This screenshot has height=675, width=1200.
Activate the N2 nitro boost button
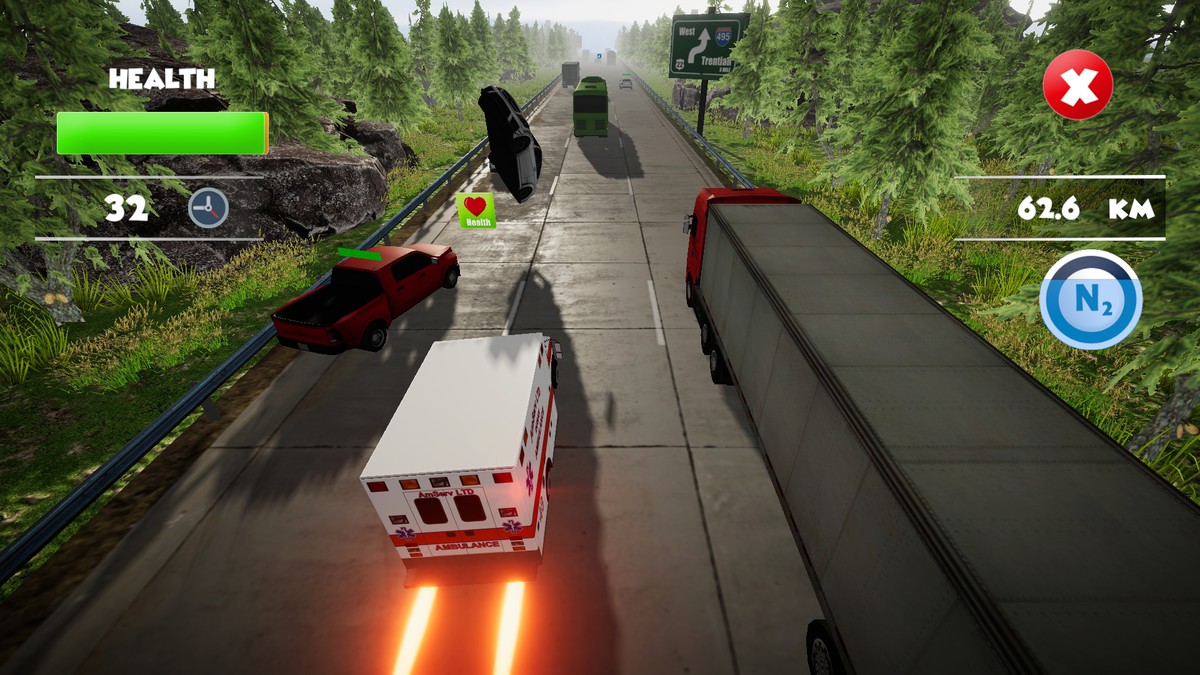(1090, 300)
